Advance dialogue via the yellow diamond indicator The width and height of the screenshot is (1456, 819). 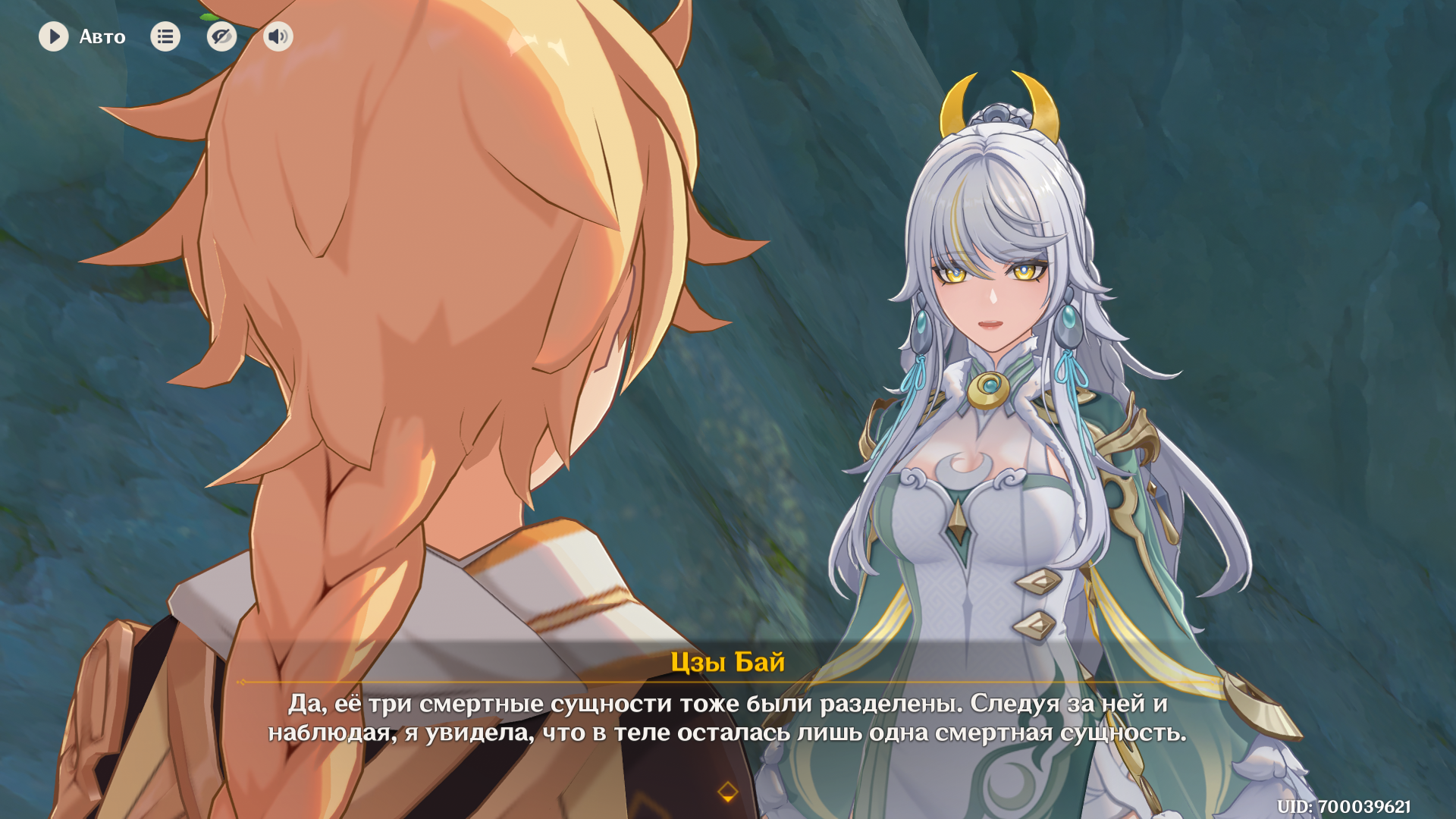[x=727, y=792]
